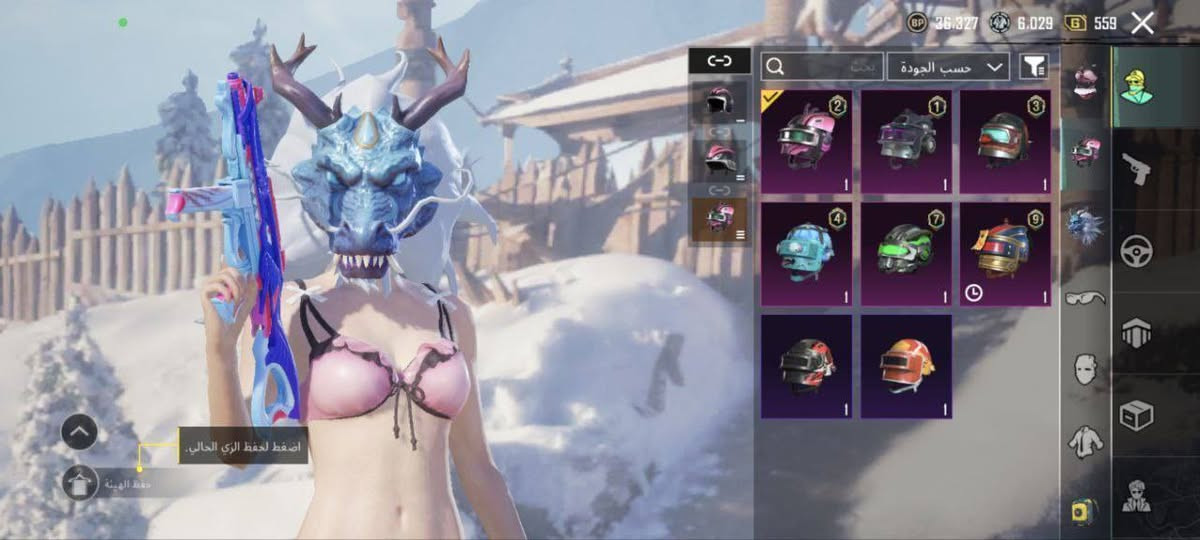
Task: Switch to the pistol weapons tab
Action: (x=1136, y=168)
